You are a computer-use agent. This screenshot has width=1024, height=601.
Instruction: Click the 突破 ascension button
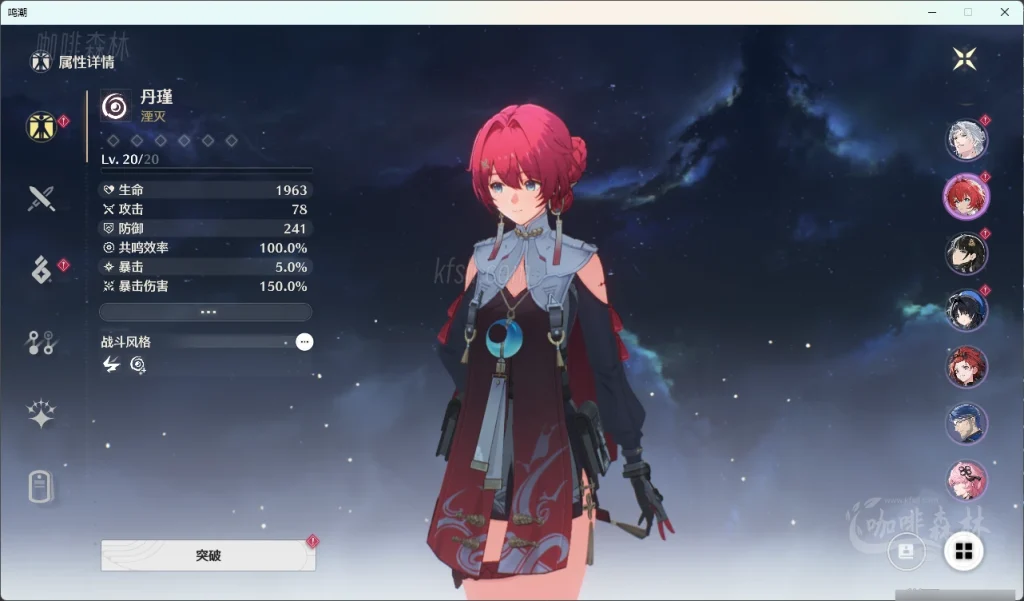coord(208,555)
